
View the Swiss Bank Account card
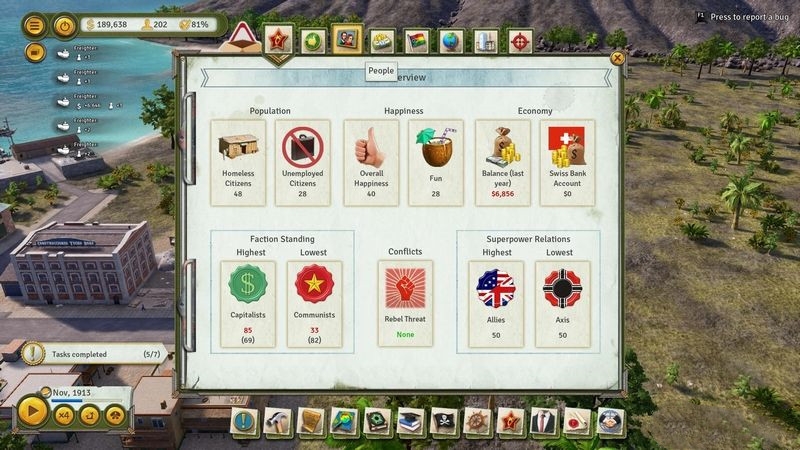click(x=566, y=163)
